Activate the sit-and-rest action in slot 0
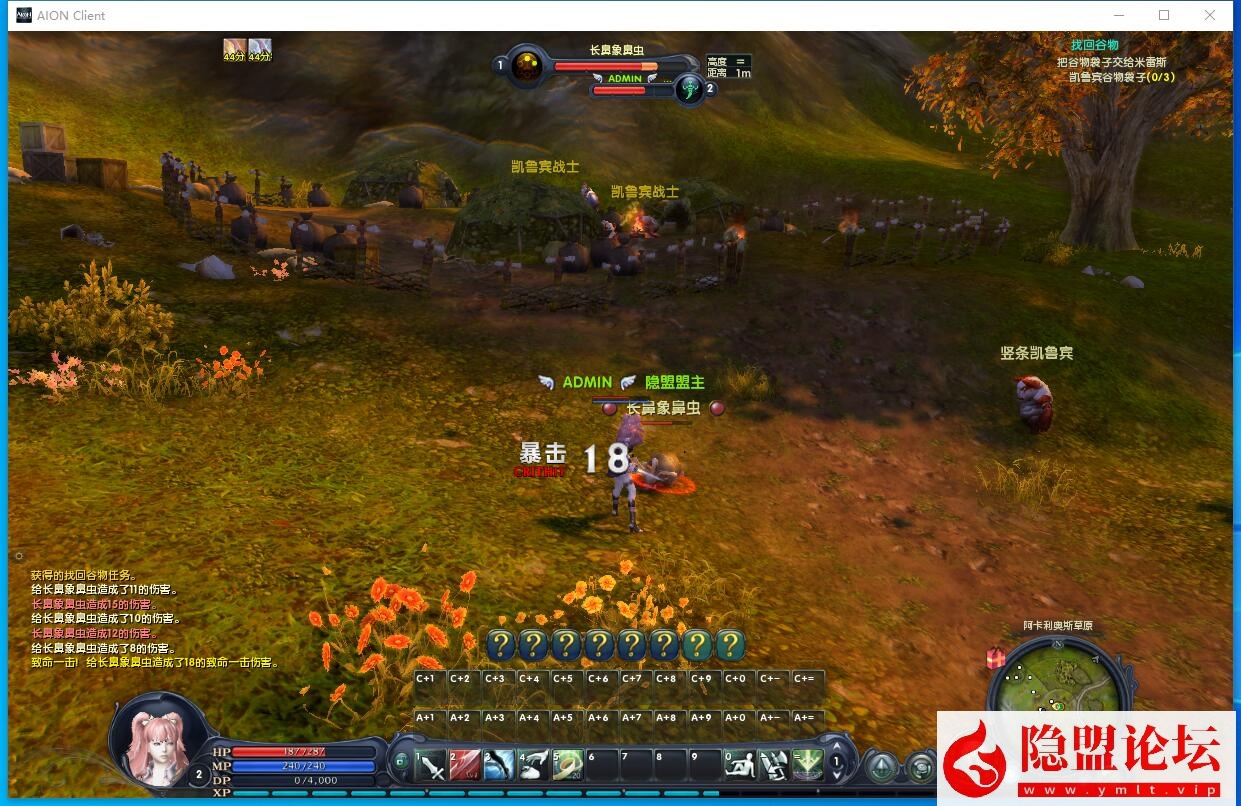1241x806 pixels. click(x=739, y=766)
